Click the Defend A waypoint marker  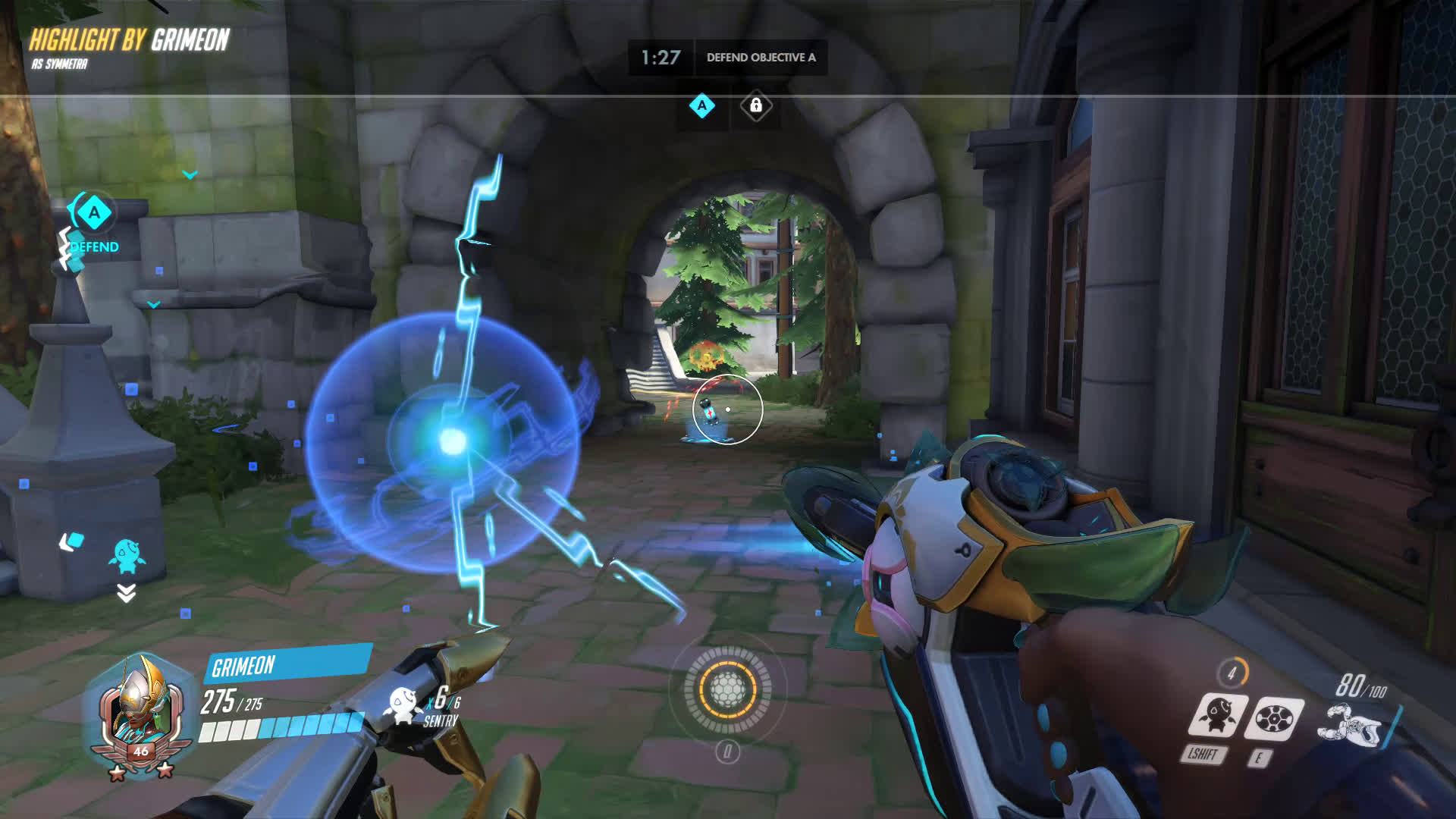tap(94, 214)
